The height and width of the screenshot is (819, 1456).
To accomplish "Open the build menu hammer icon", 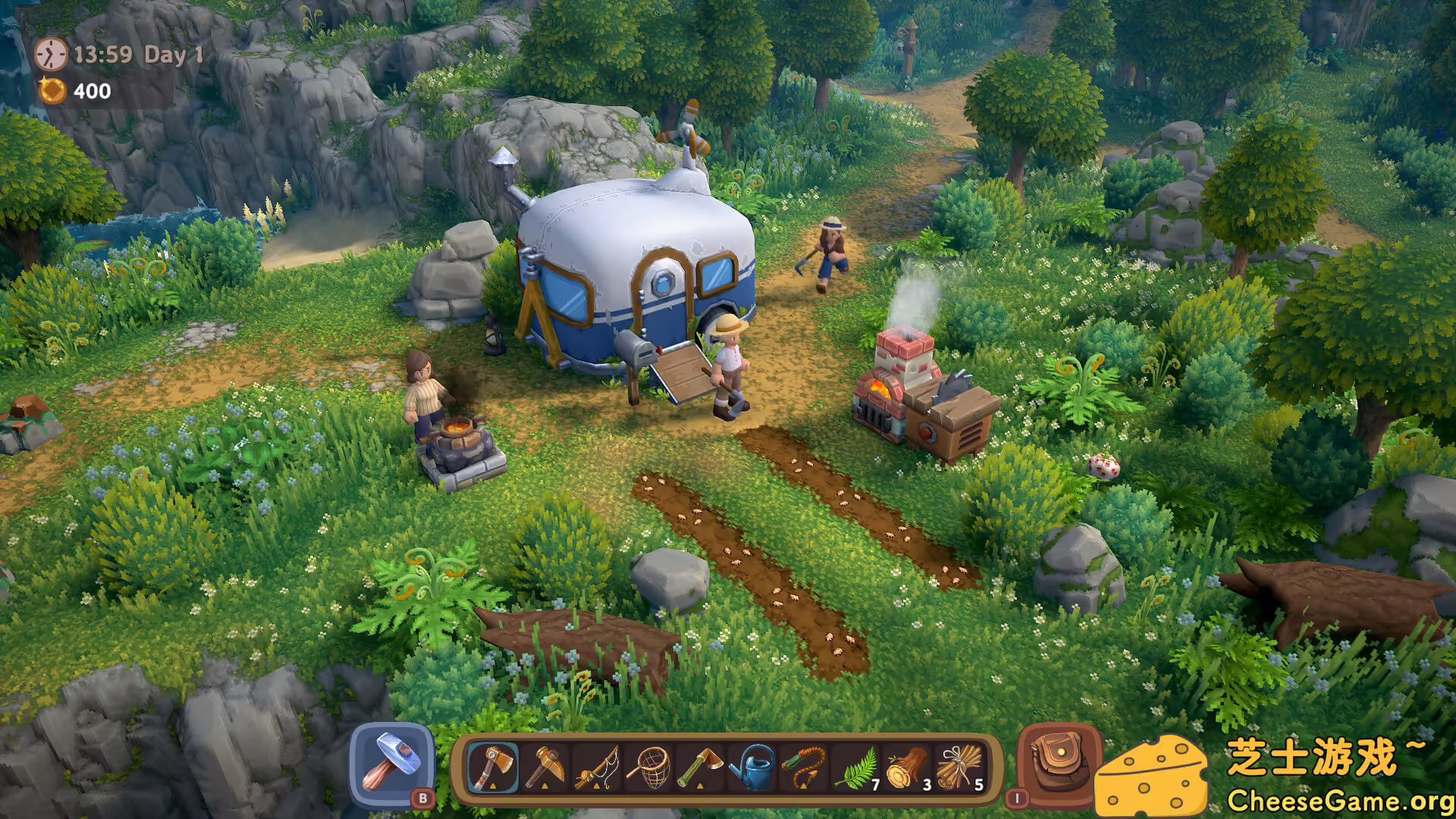I will [392, 764].
